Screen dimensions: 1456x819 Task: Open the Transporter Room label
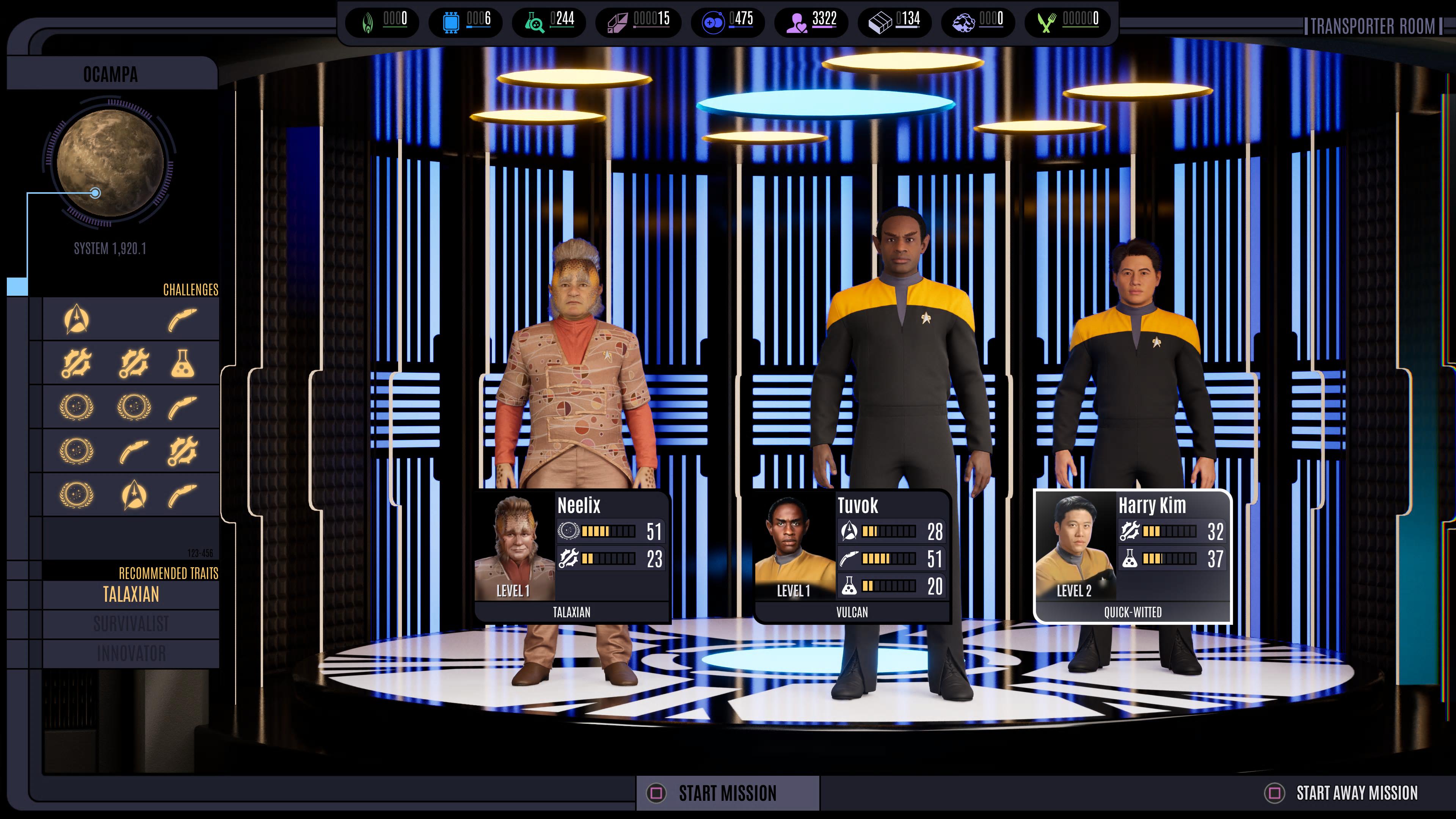[x=1372, y=27]
